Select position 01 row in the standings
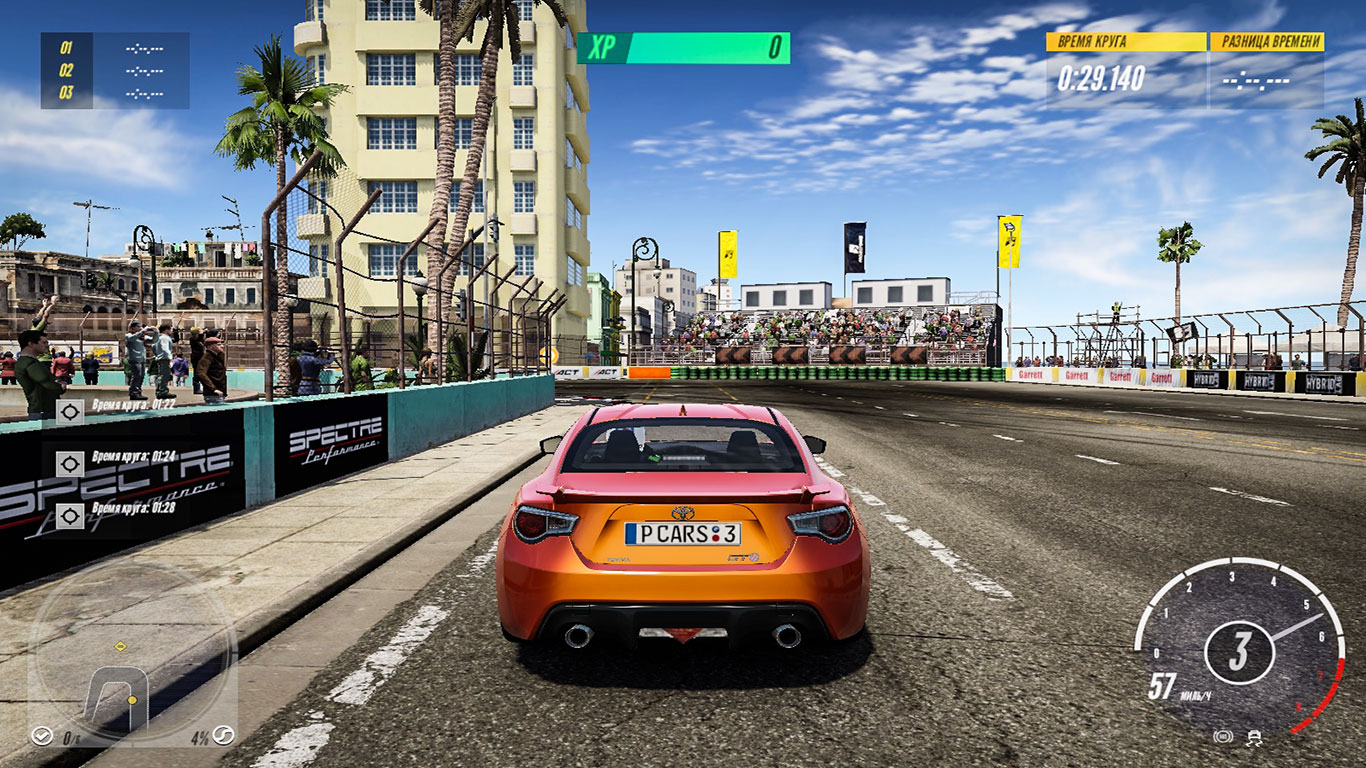Image resolution: width=1366 pixels, height=768 pixels. click(x=115, y=47)
